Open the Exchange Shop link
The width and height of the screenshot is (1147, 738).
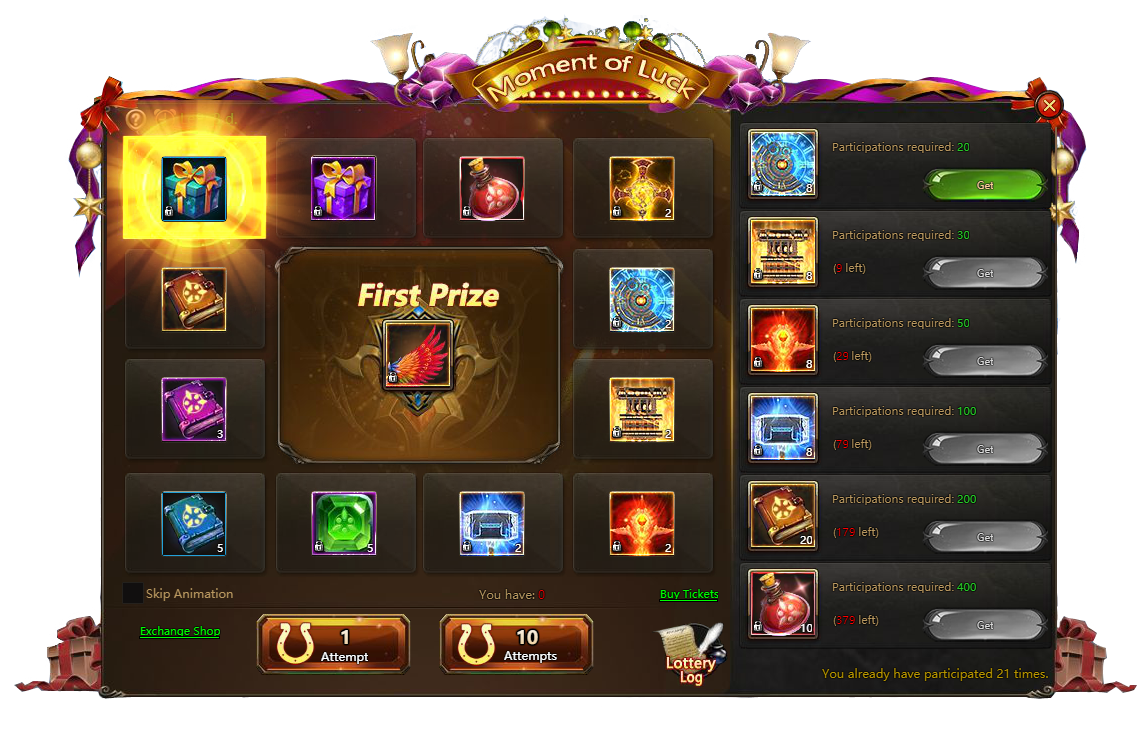tap(180, 631)
